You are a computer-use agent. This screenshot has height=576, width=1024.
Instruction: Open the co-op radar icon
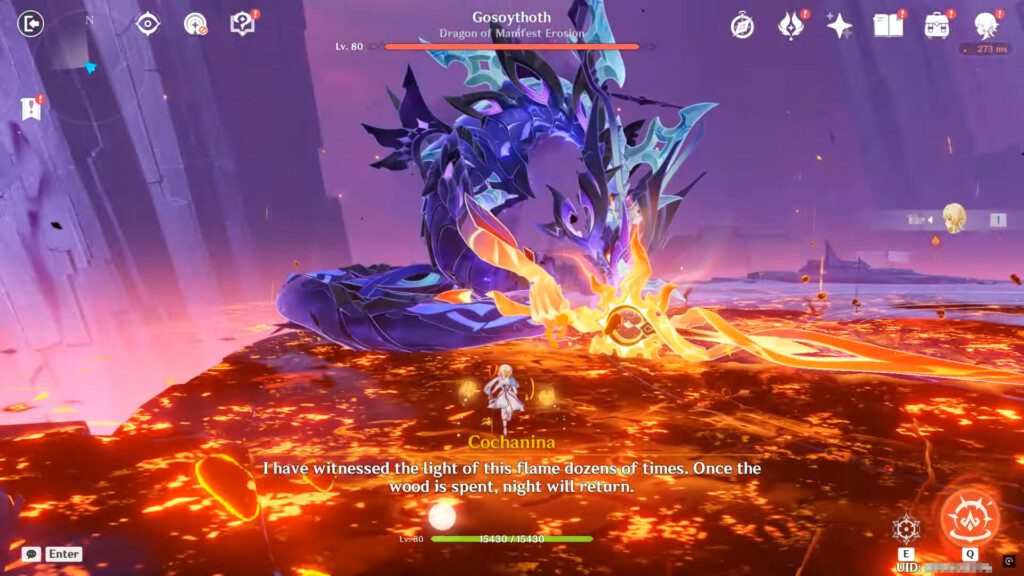(195, 23)
